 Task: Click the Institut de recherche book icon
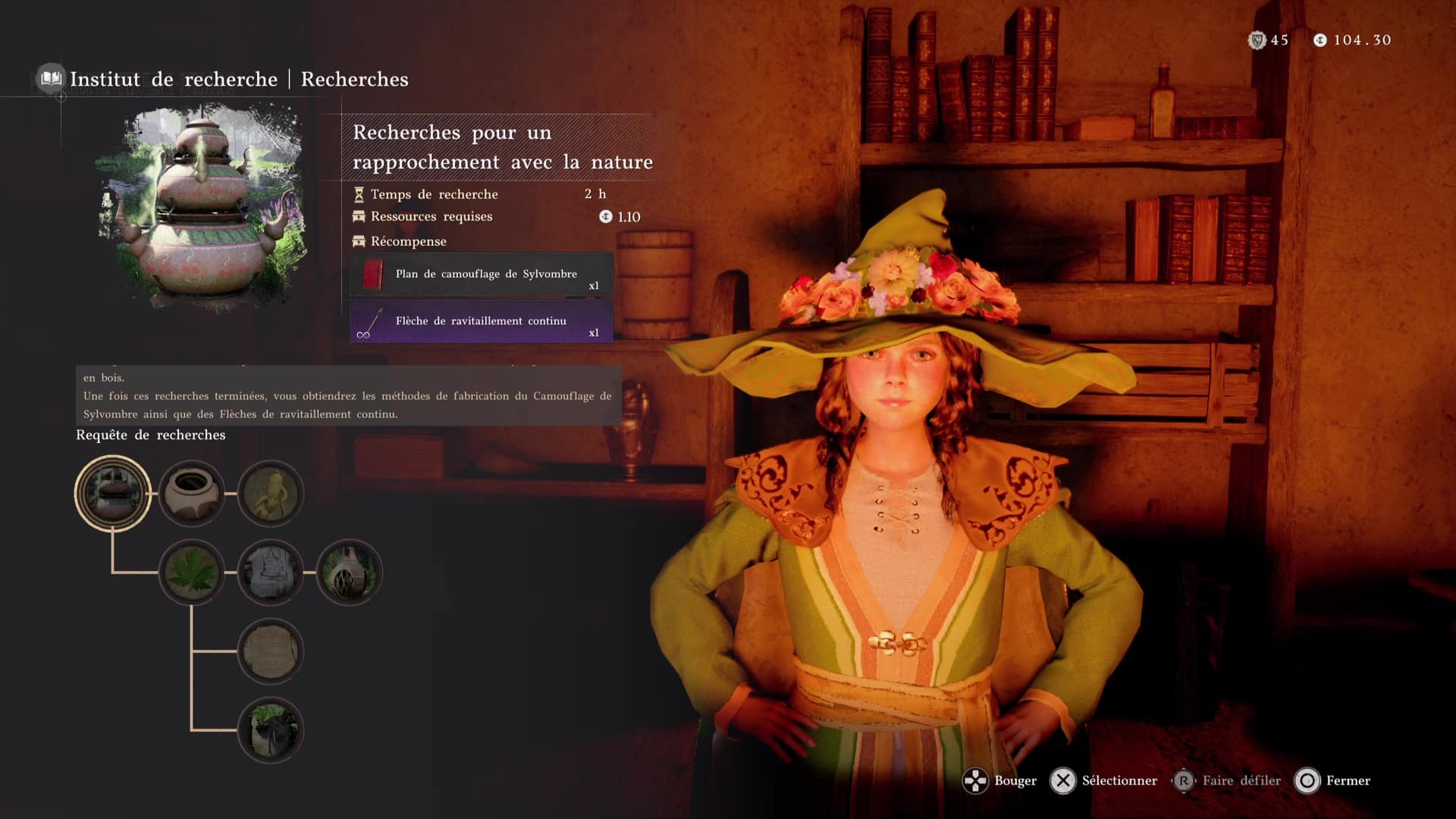pos(51,78)
